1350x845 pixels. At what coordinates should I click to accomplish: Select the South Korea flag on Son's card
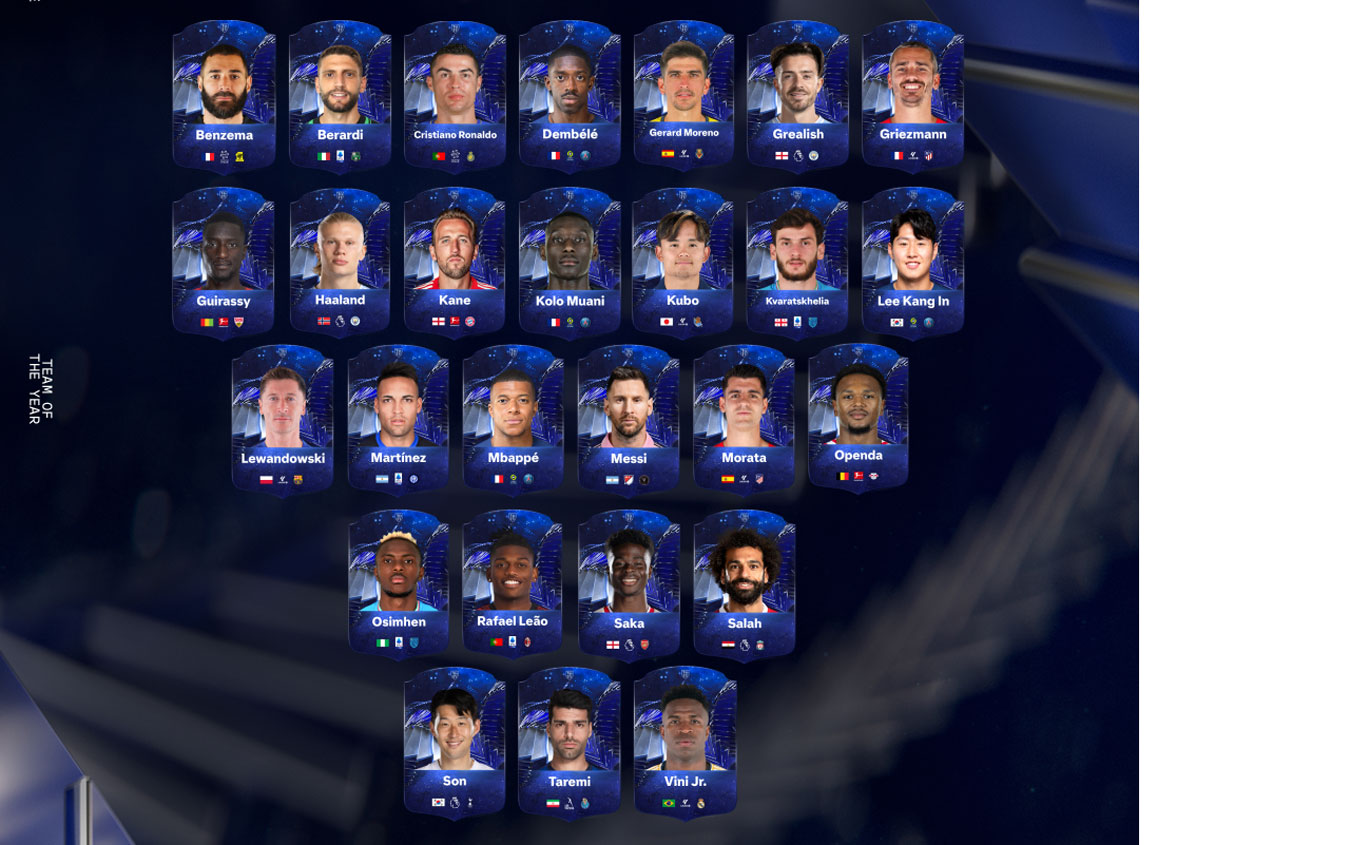[437, 803]
